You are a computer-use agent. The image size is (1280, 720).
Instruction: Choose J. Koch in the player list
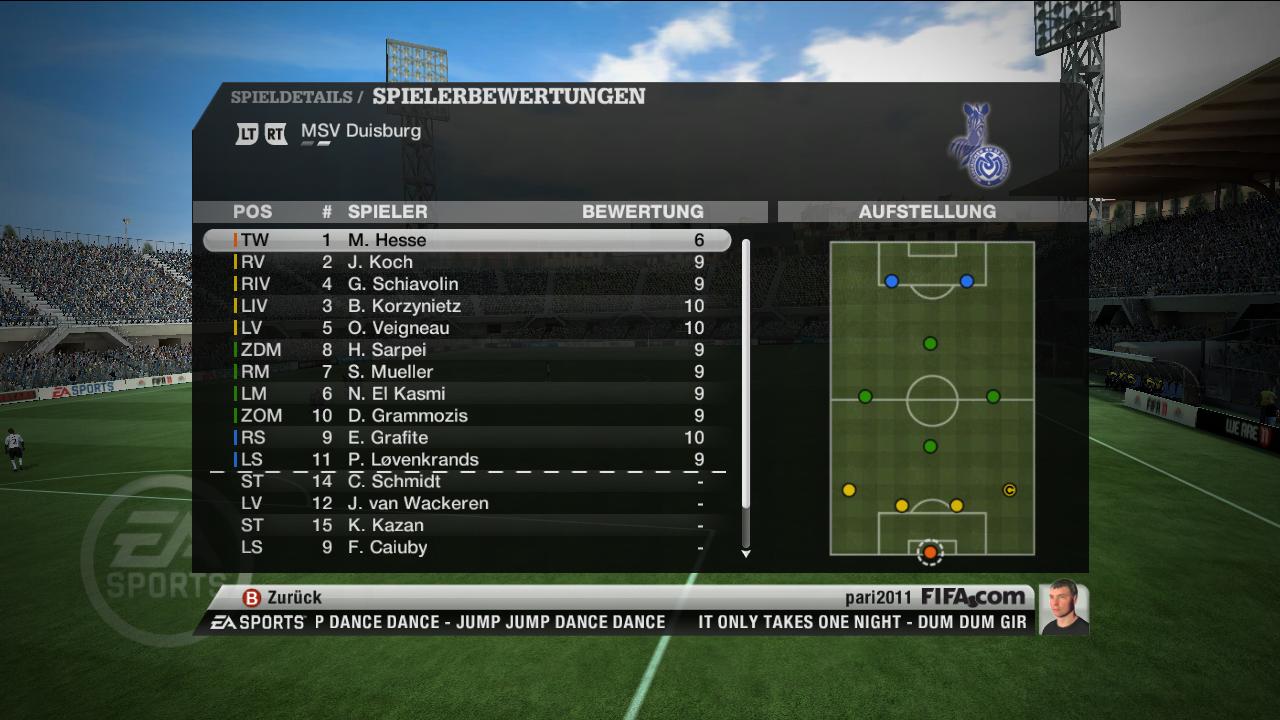[x=467, y=262]
